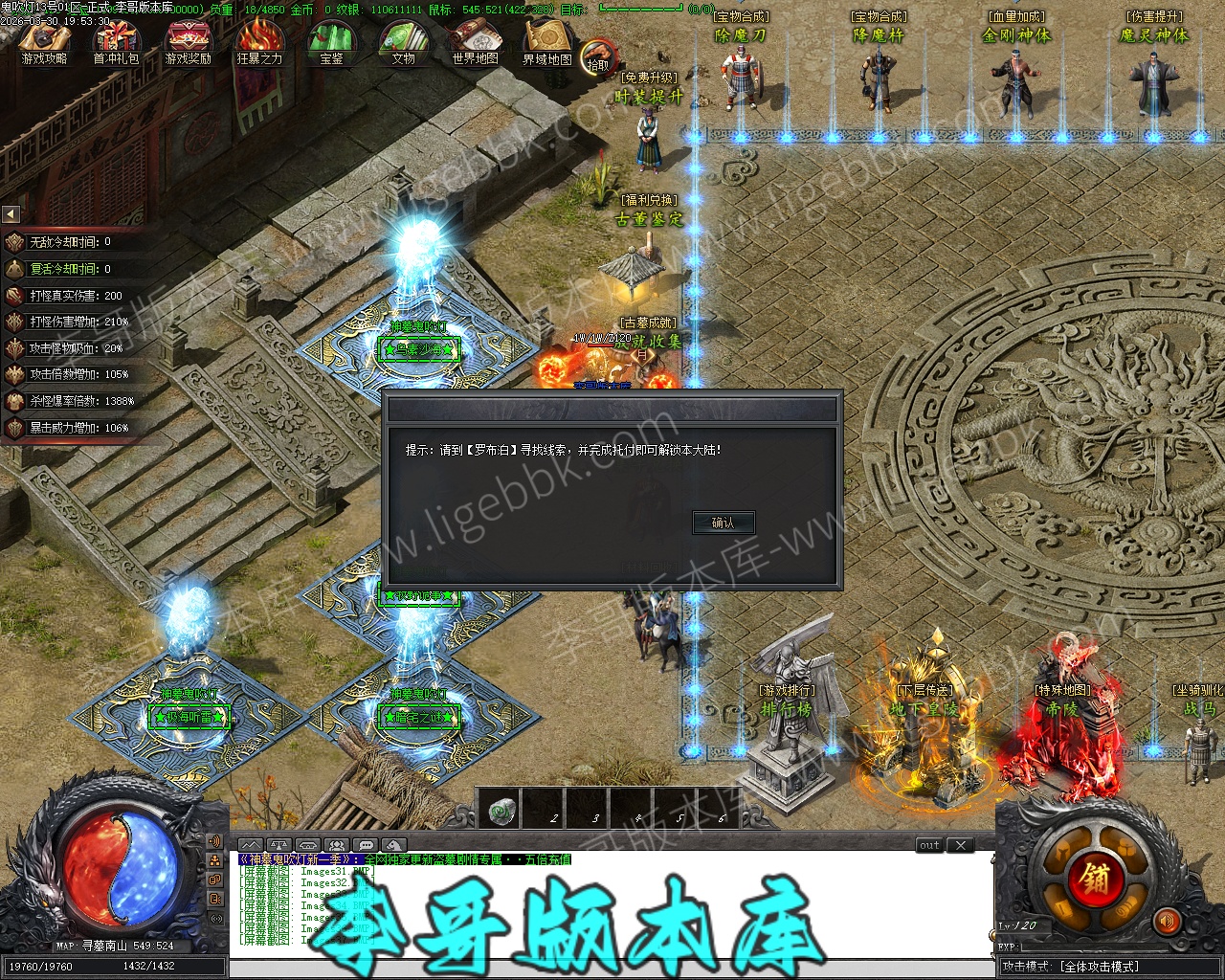
Task: Open the 宝鉴 green book icon
Action: point(331,42)
